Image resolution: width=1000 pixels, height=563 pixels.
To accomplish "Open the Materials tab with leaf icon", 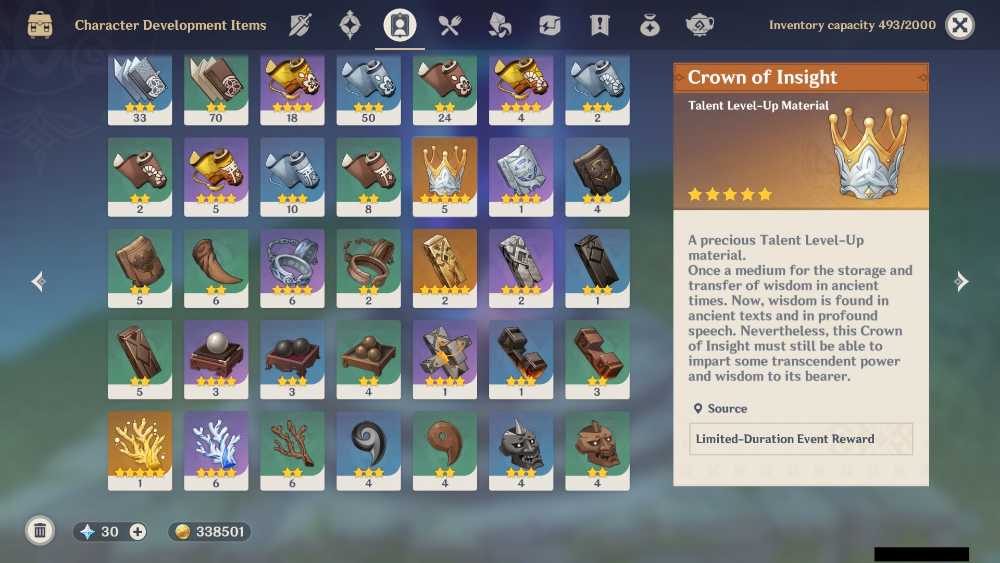I will 499,25.
